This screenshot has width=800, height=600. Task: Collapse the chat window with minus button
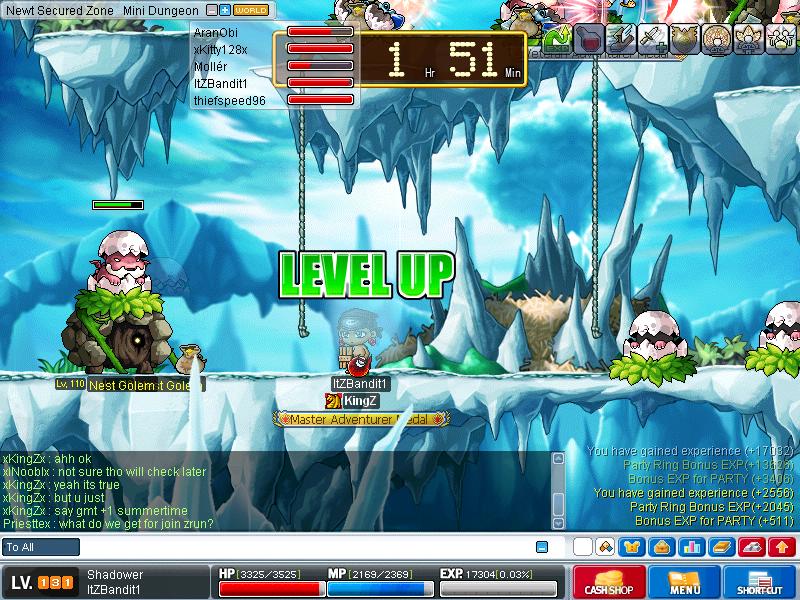[x=542, y=547]
